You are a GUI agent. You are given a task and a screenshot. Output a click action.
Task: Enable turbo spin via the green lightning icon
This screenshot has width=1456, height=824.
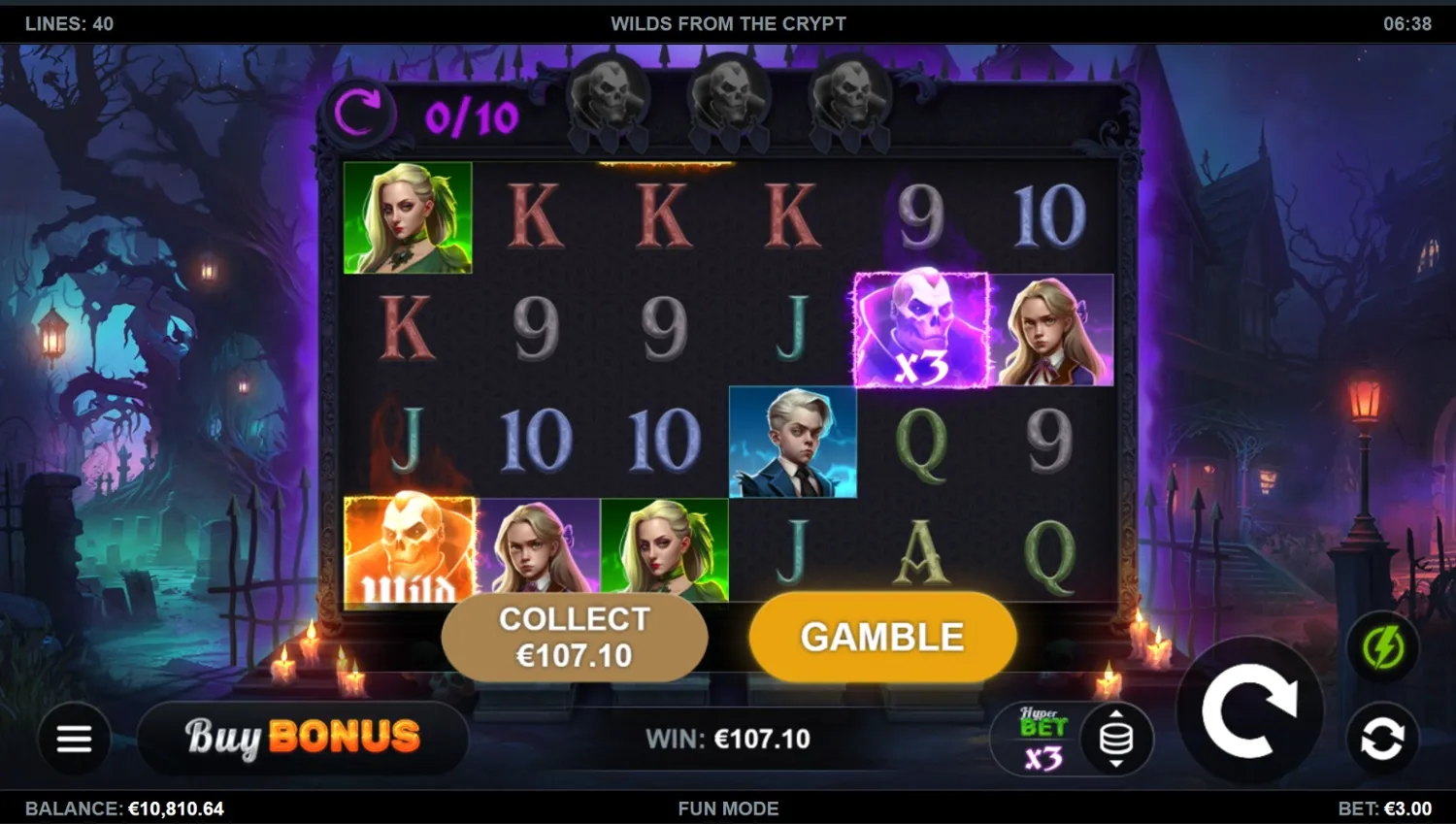coord(1382,646)
